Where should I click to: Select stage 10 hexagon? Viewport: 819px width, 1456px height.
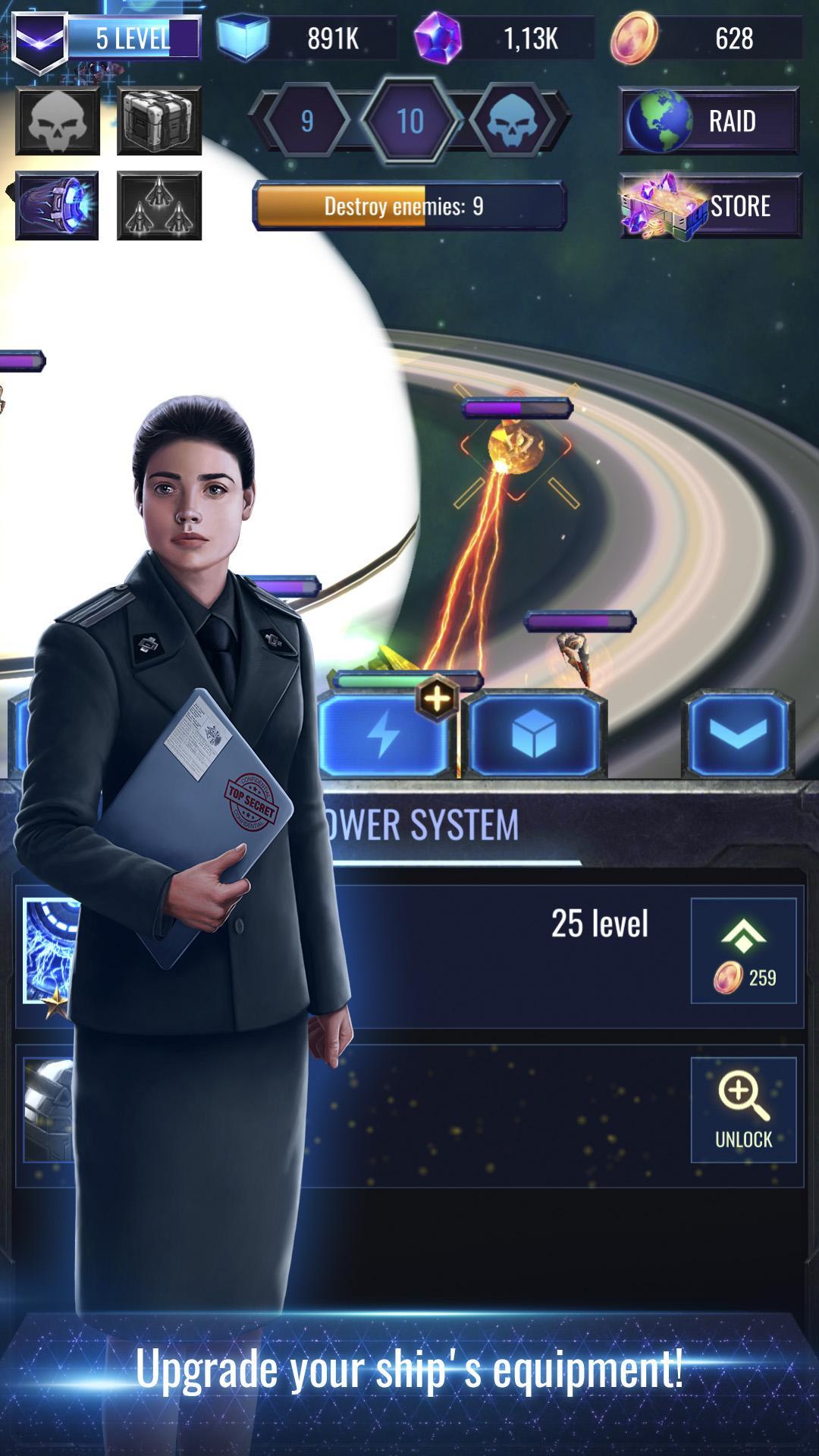click(410, 121)
